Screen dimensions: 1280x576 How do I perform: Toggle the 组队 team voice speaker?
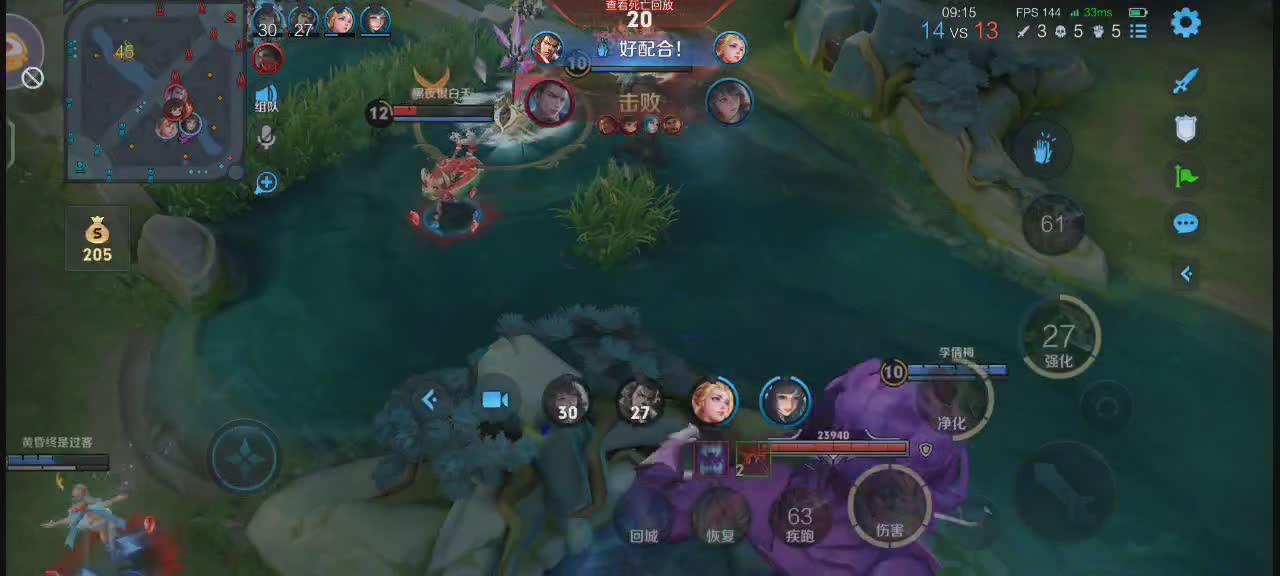click(266, 97)
